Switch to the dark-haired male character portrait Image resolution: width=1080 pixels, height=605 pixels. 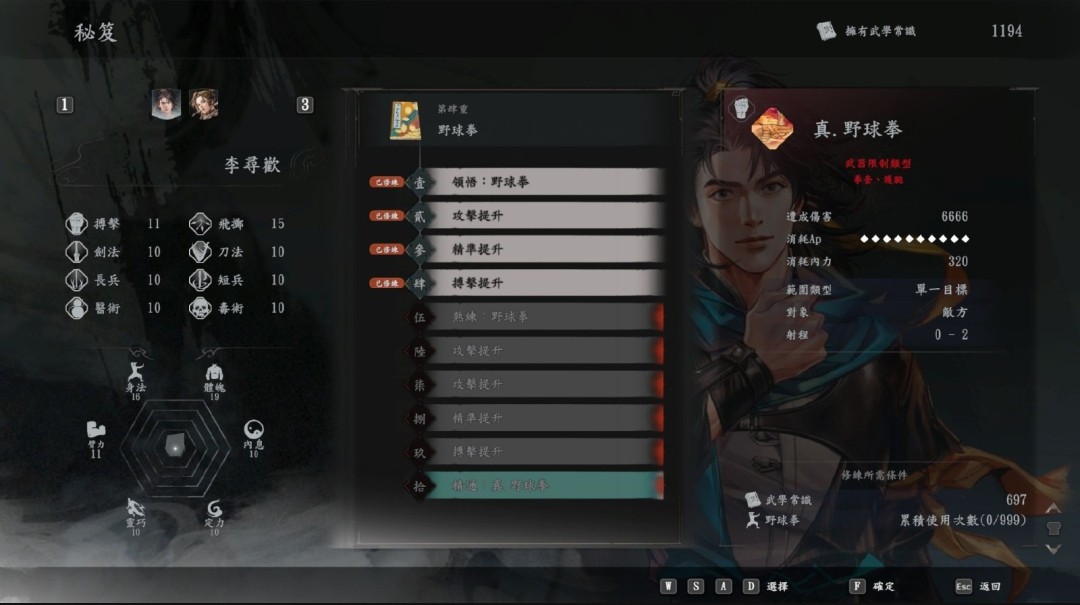(166, 104)
